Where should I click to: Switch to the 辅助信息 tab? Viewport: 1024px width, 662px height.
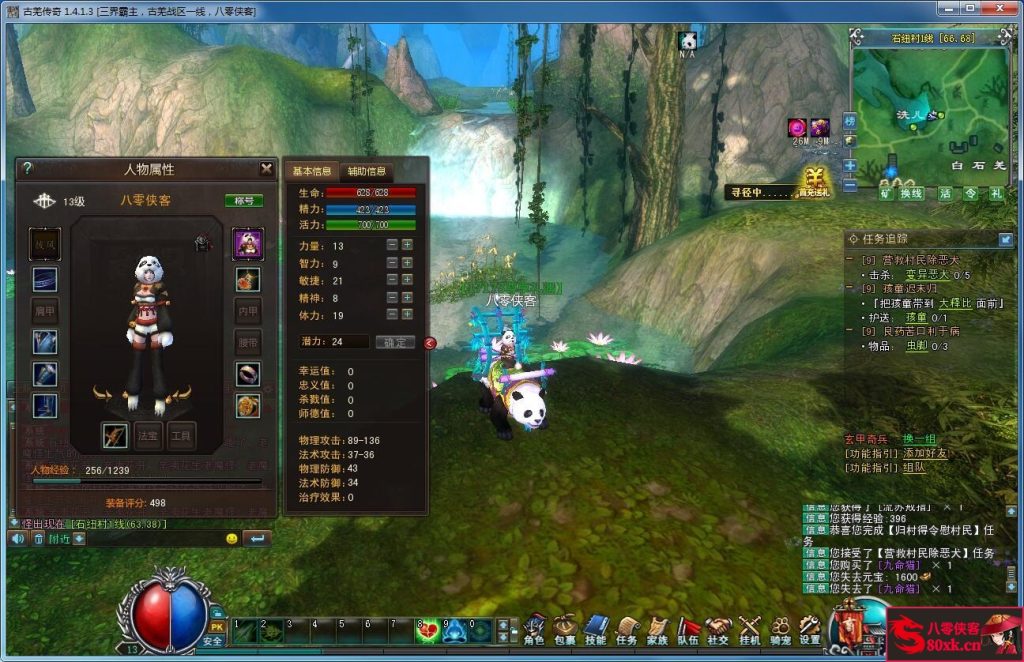point(367,171)
